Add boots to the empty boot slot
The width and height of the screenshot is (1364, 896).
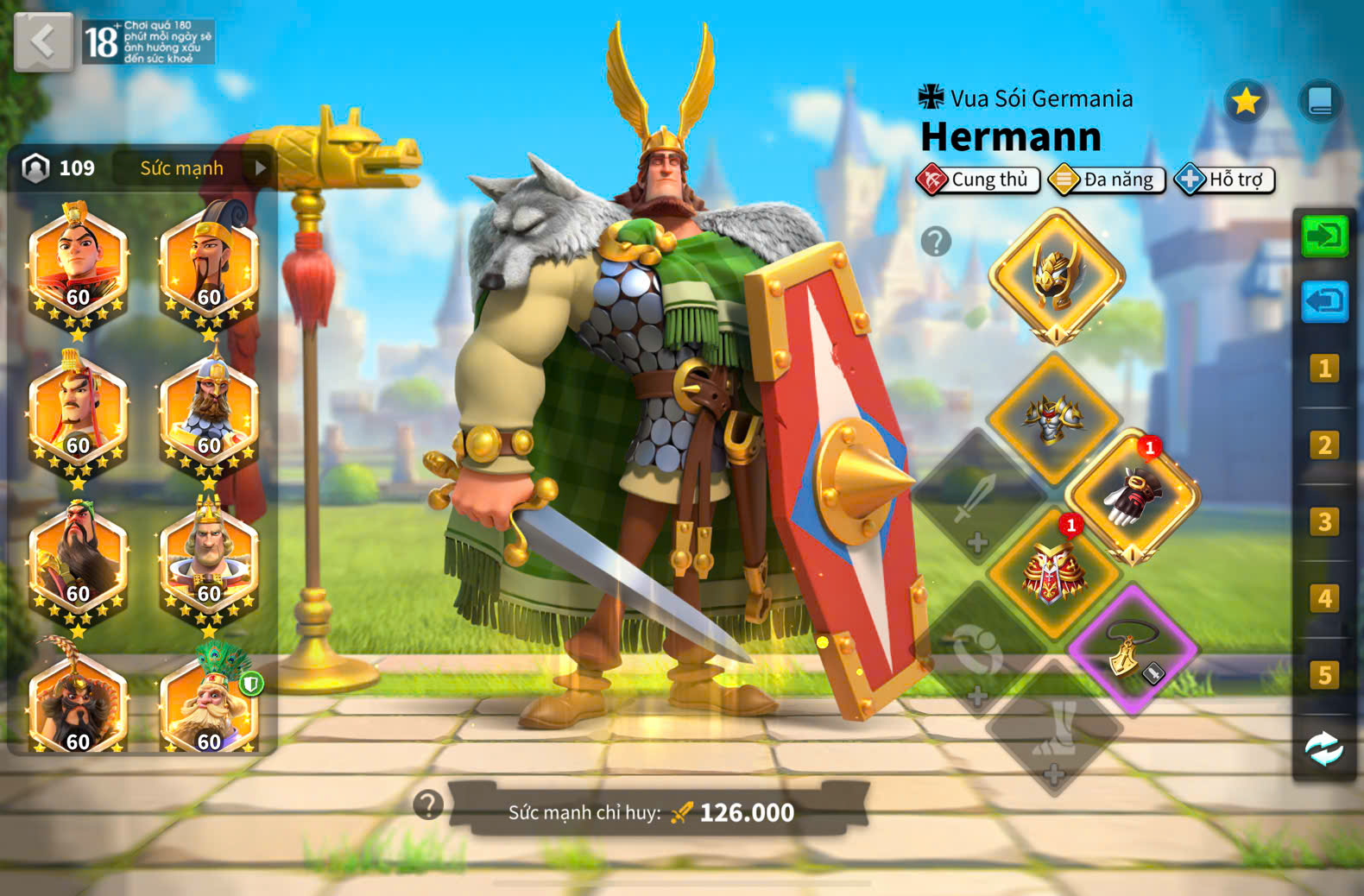point(1054,728)
